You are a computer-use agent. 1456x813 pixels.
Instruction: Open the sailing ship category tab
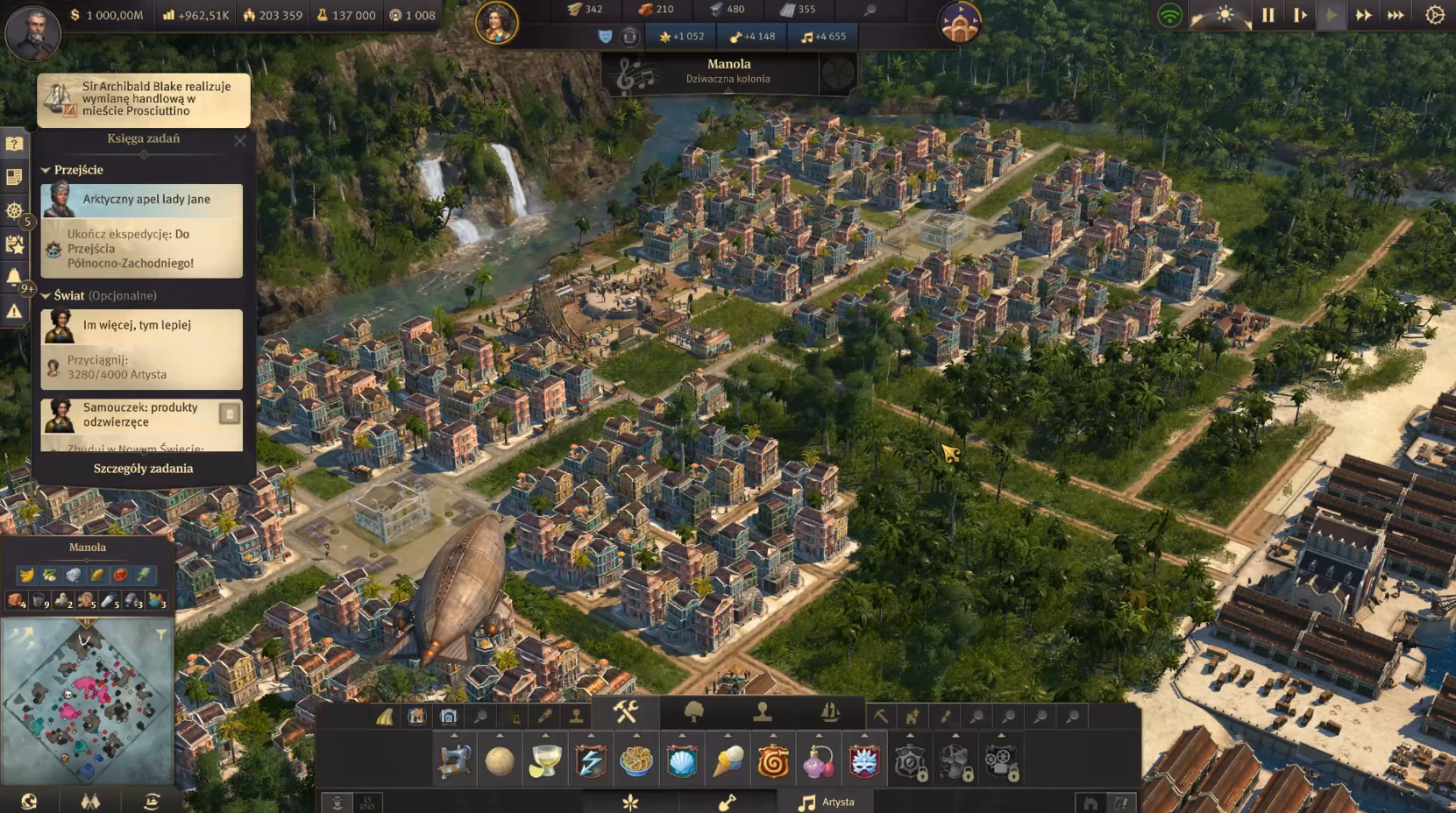829,712
